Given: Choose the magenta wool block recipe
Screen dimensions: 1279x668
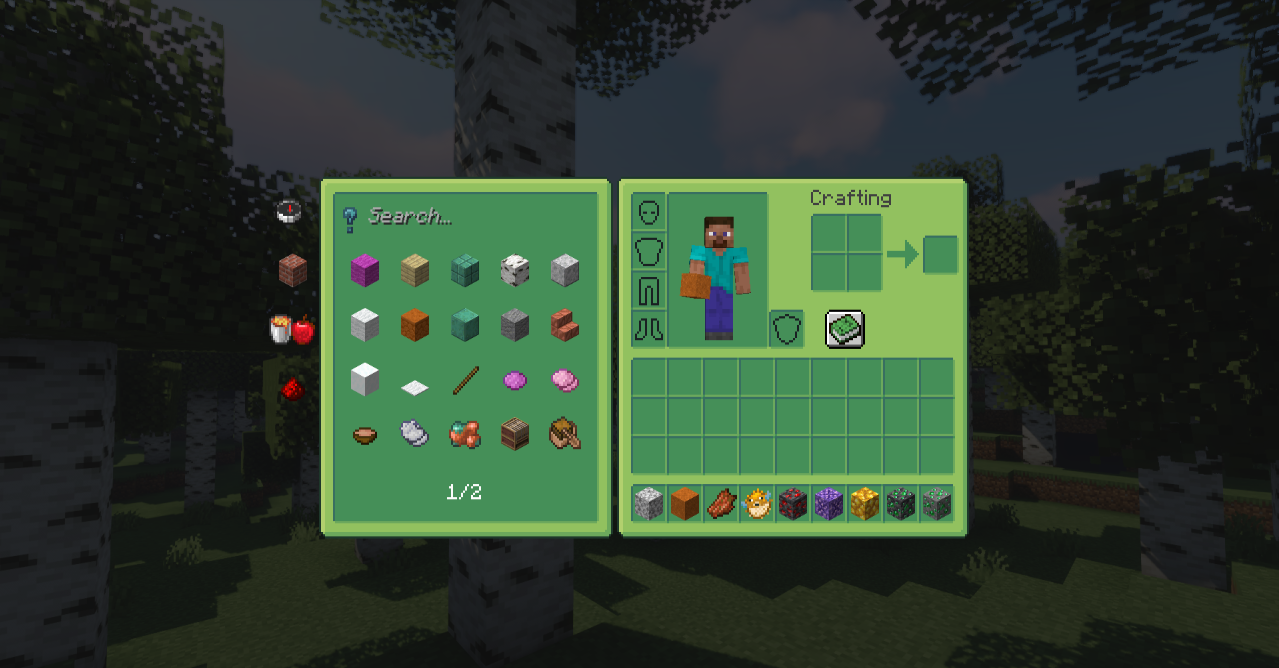Looking at the screenshot, I should point(365,269).
